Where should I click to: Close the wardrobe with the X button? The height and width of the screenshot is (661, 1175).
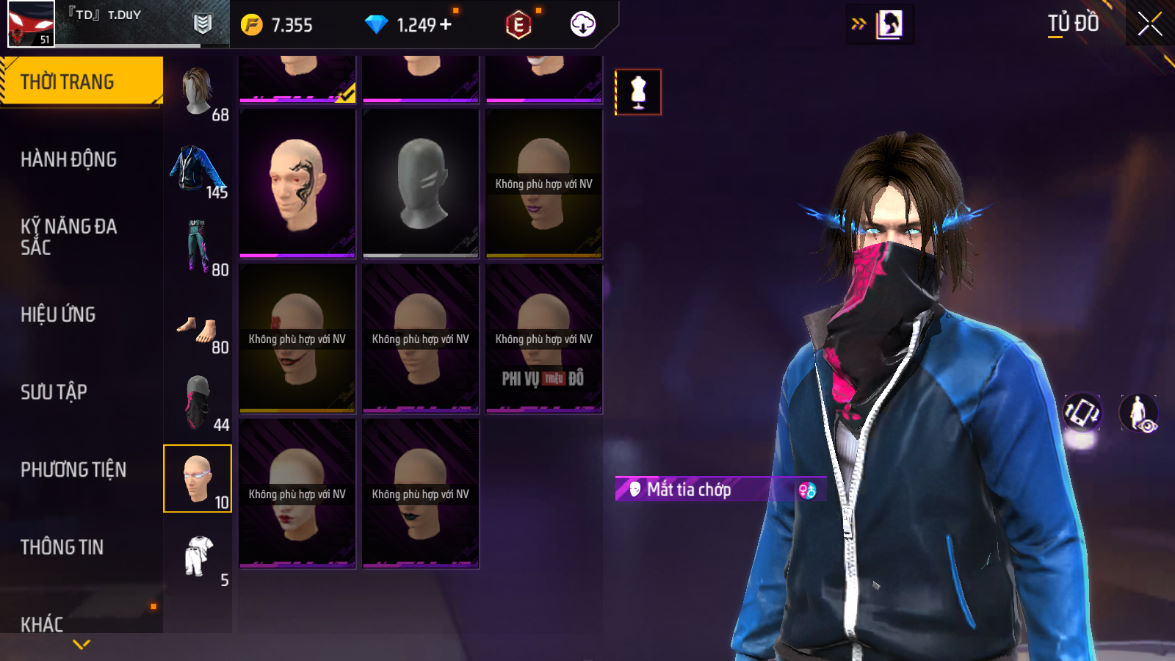click(1148, 24)
